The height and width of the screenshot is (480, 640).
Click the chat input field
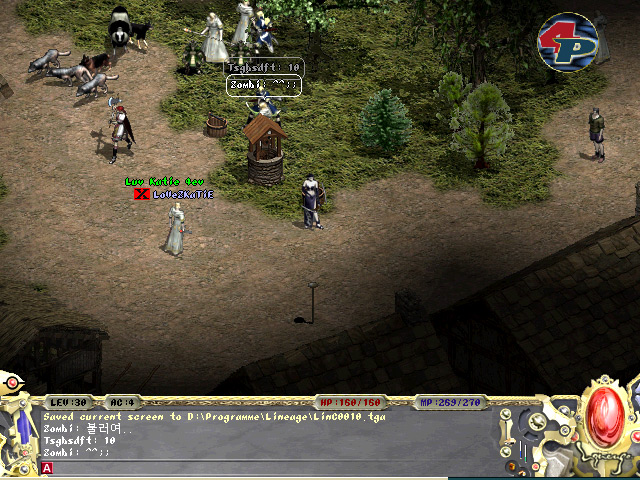click(270, 467)
